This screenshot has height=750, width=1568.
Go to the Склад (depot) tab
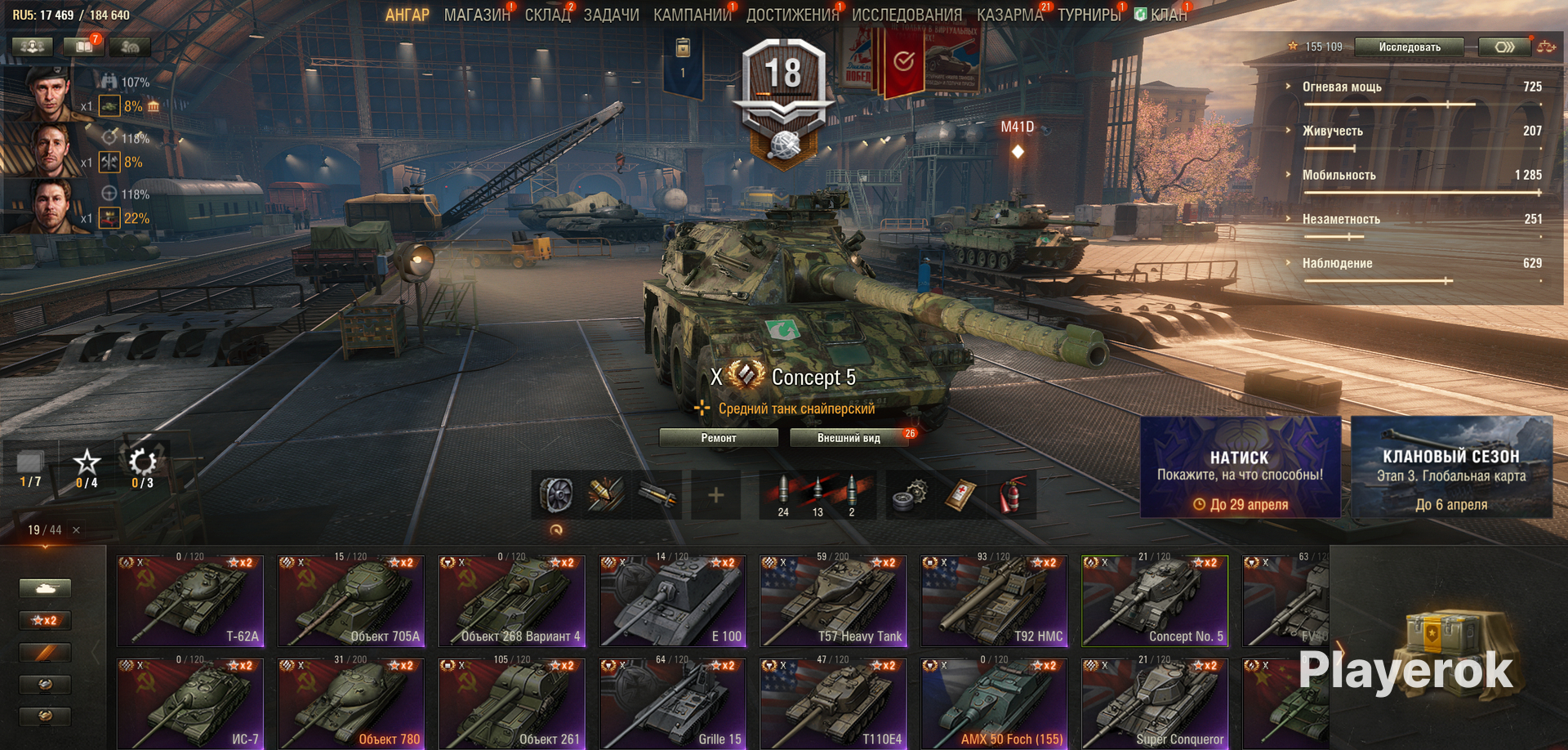(x=546, y=15)
